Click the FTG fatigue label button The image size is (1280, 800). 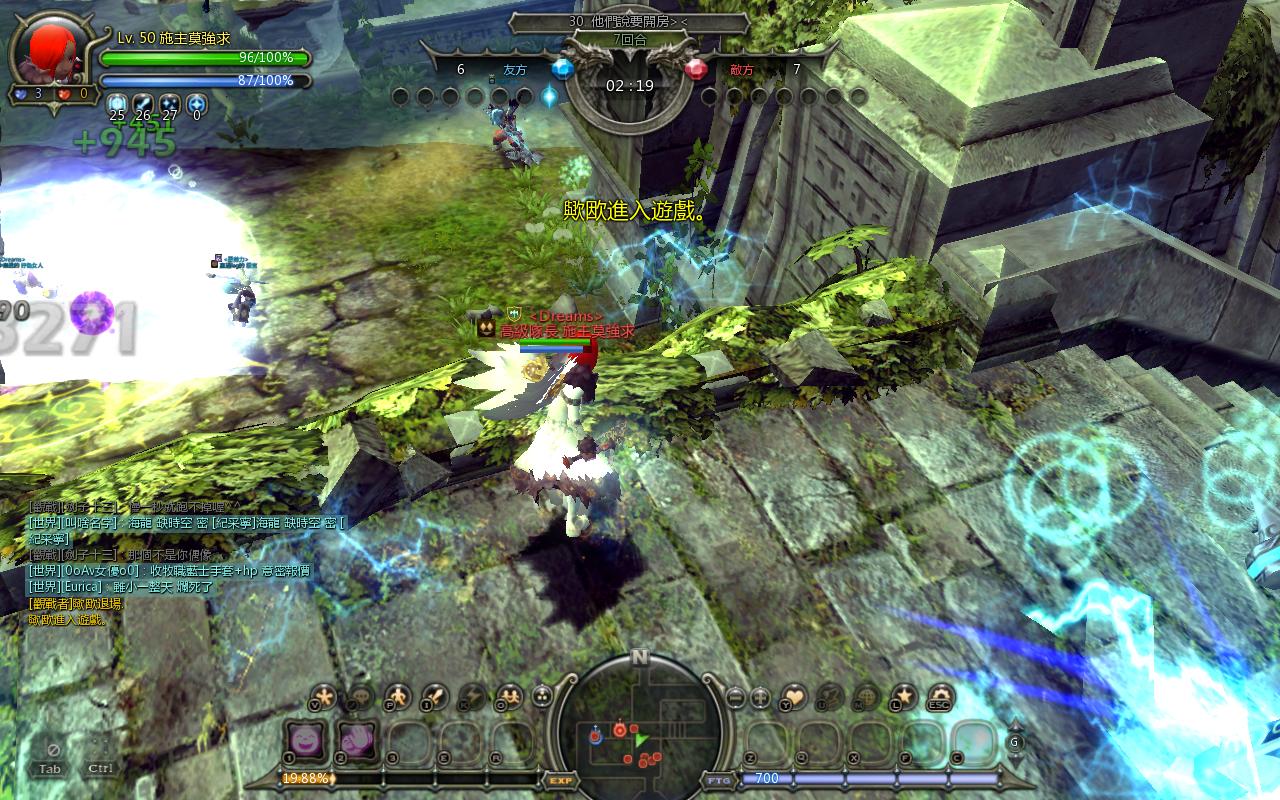(718, 780)
